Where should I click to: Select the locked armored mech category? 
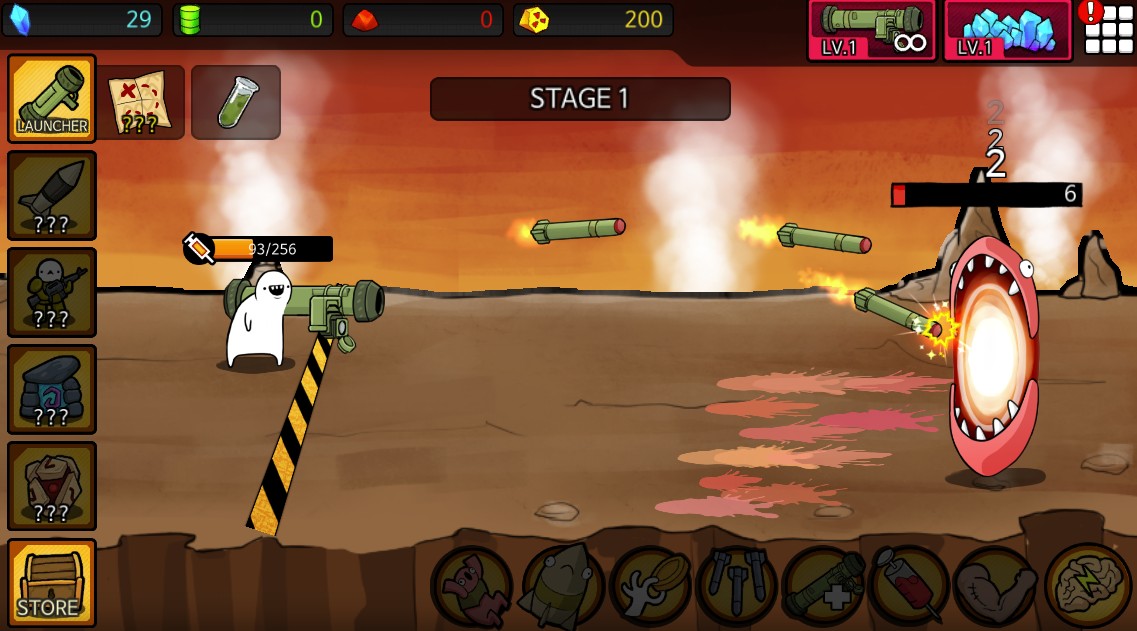pyautogui.click(x=52, y=486)
